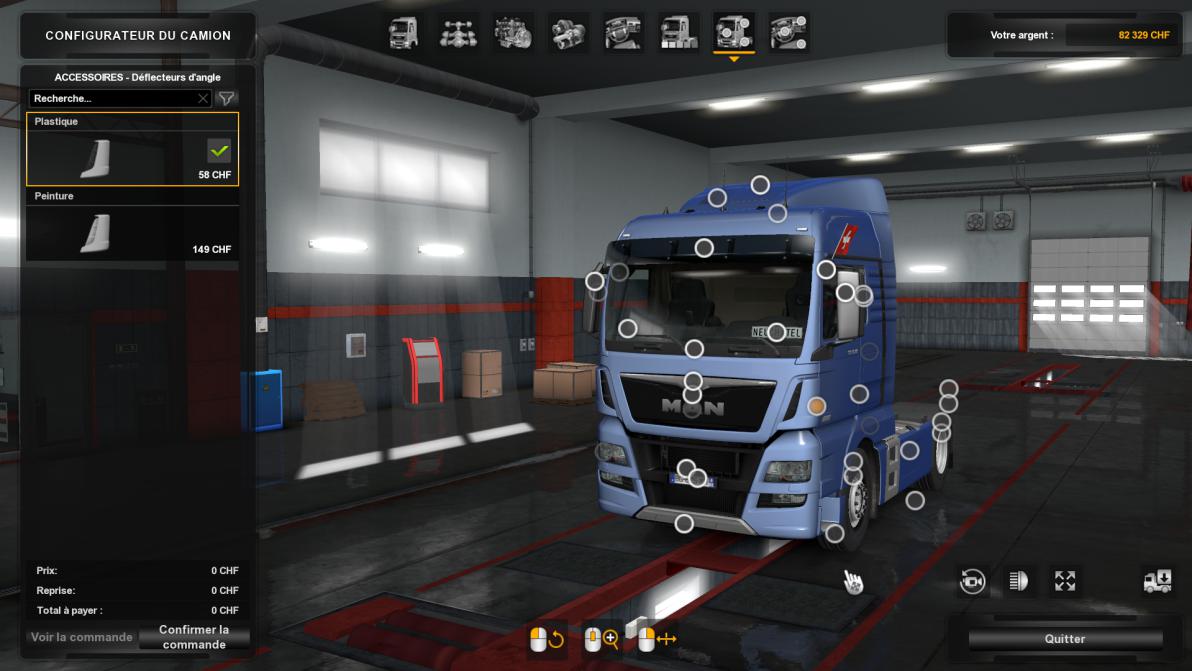Choose the Peinture corner deflector for 149 CHF
This screenshot has width=1192, height=671.
tap(132, 225)
